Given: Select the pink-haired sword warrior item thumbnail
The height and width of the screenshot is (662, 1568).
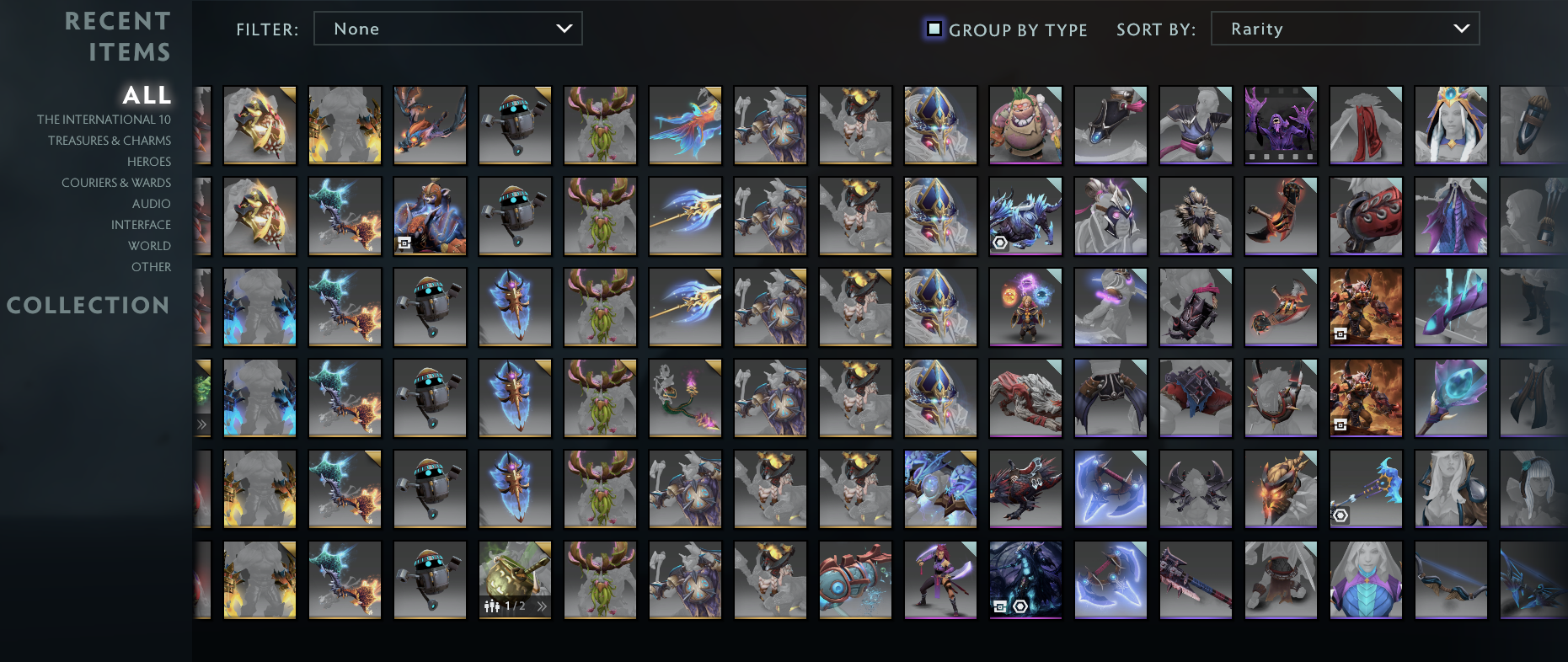Looking at the screenshot, I should click(x=940, y=579).
